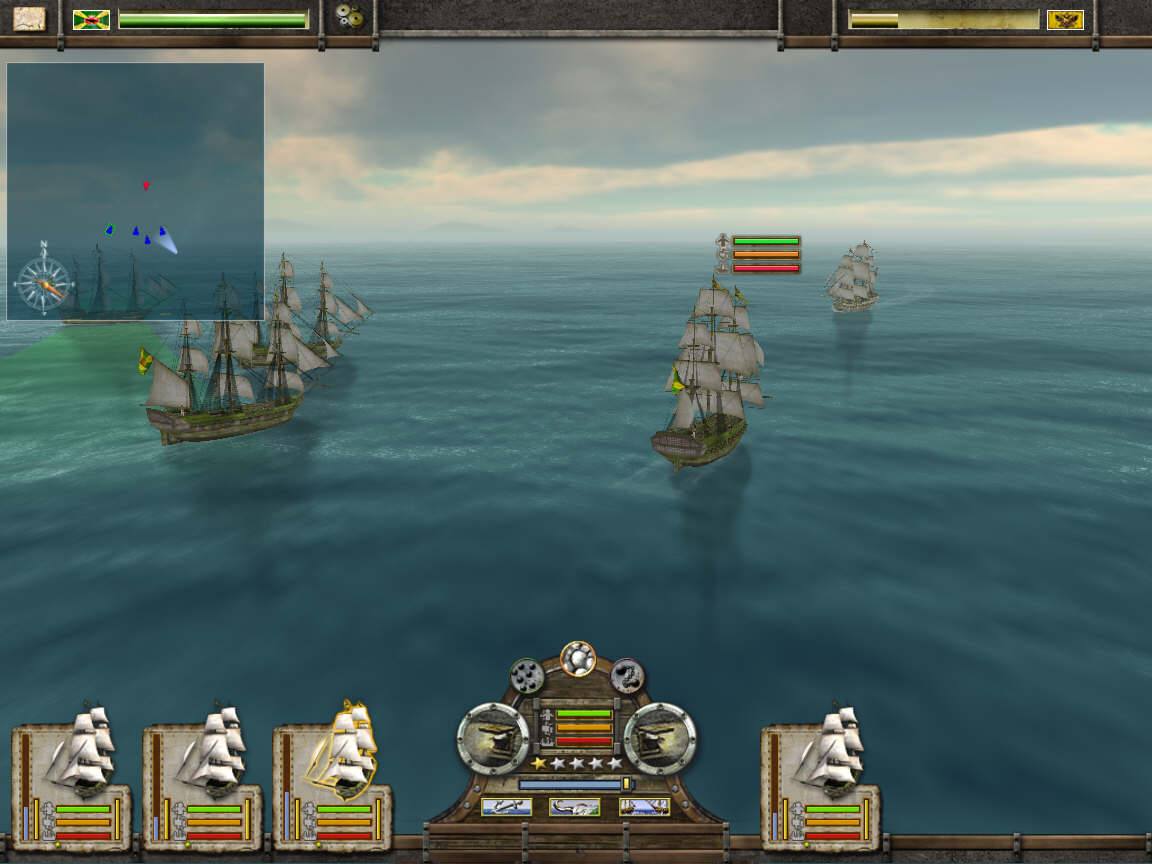
Task: Switch to chain shot ammunition
Action: [x=627, y=676]
